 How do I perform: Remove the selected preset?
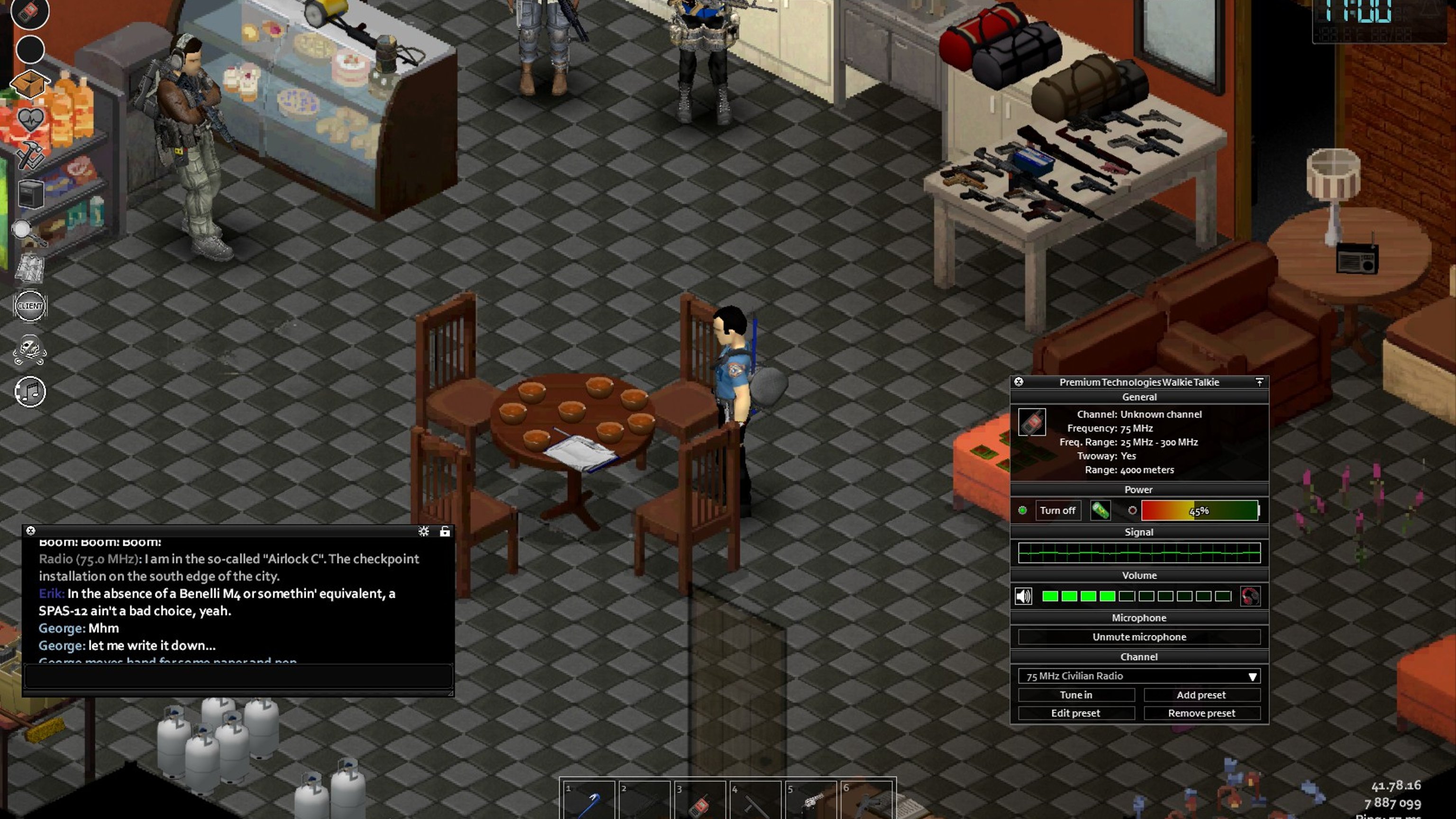click(x=1201, y=713)
